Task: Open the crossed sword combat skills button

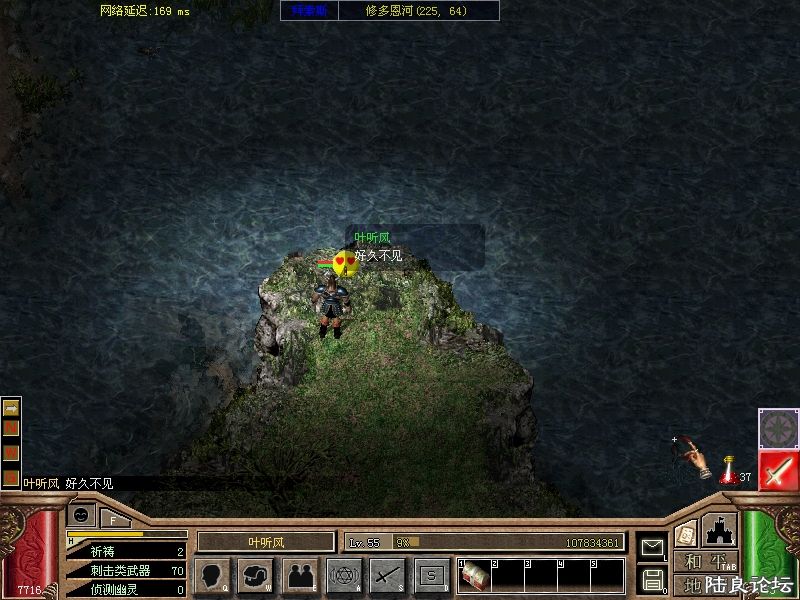Action: [x=388, y=575]
